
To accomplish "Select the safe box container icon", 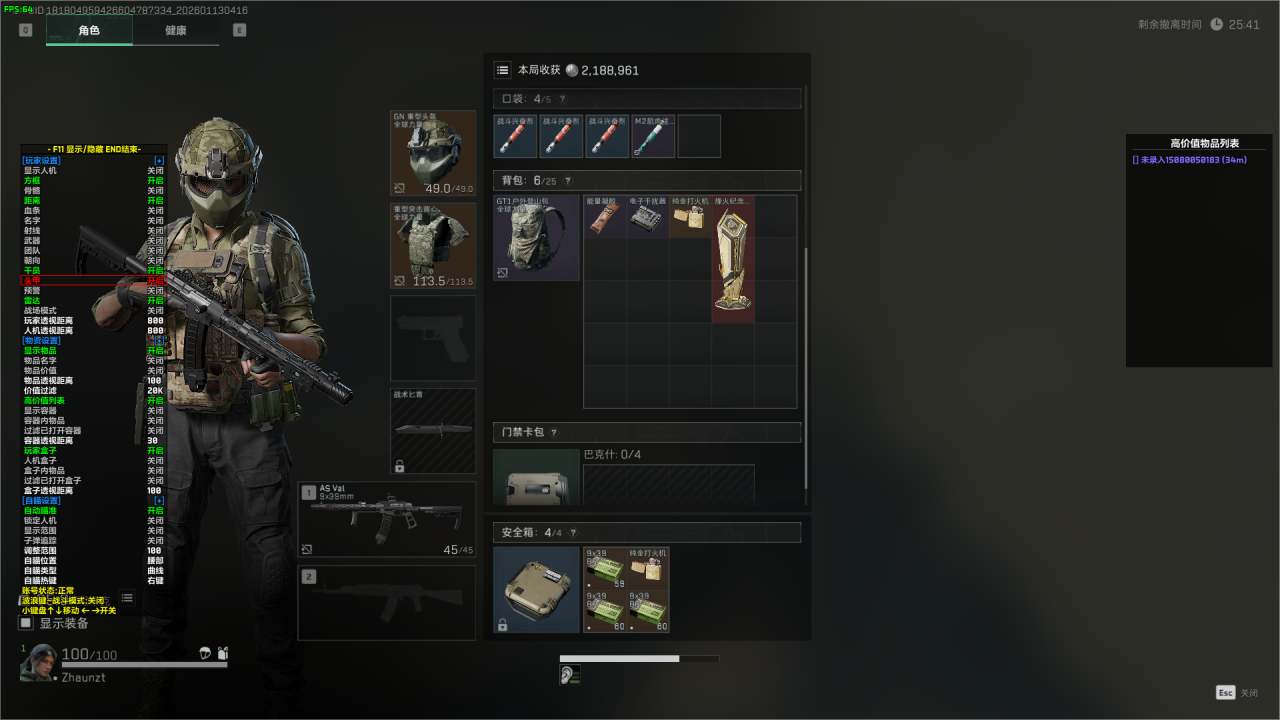I will (x=536, y=589).
